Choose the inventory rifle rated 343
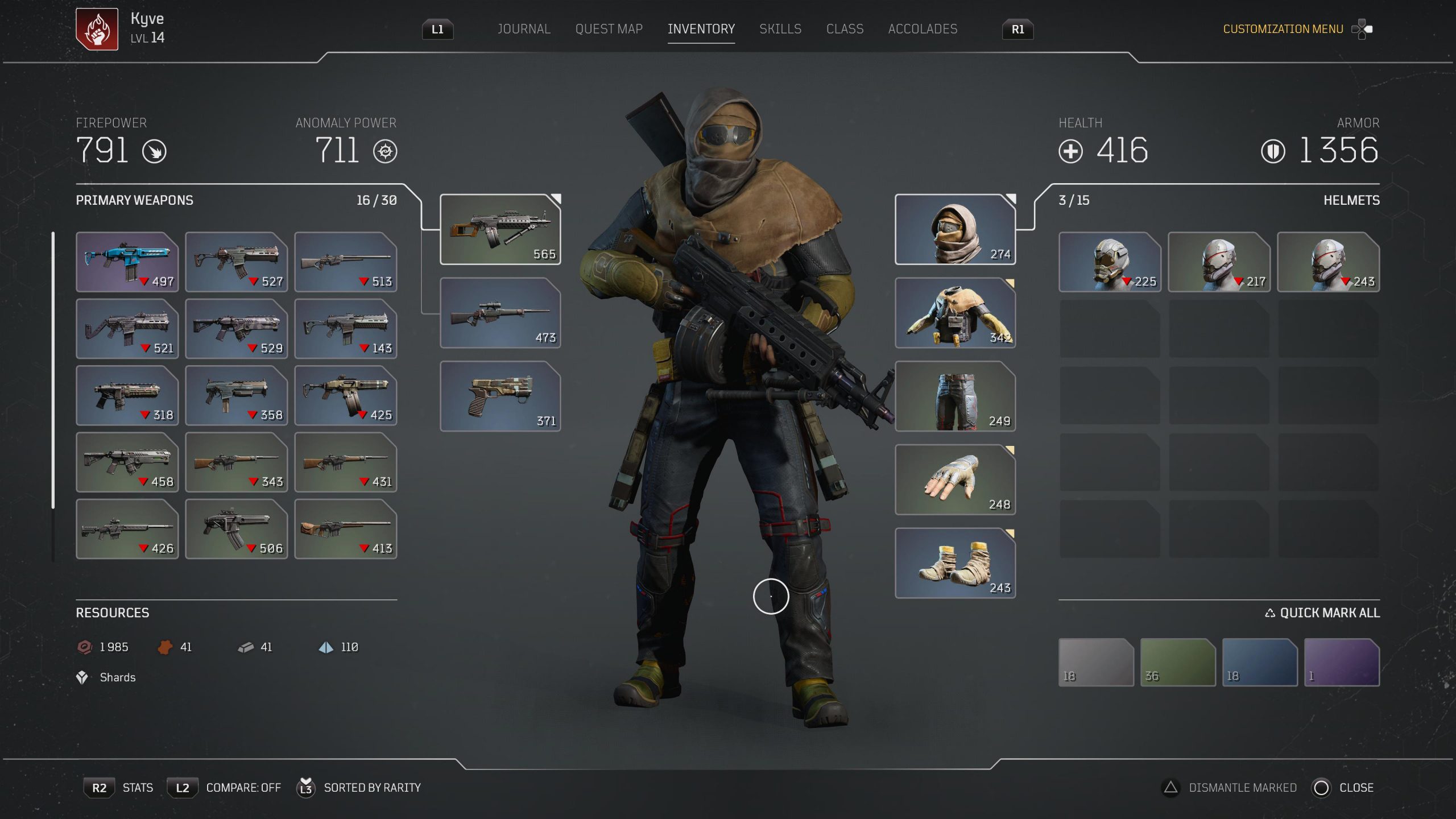Viewport: 1456px width, 819px height. (x=236, y=462)
